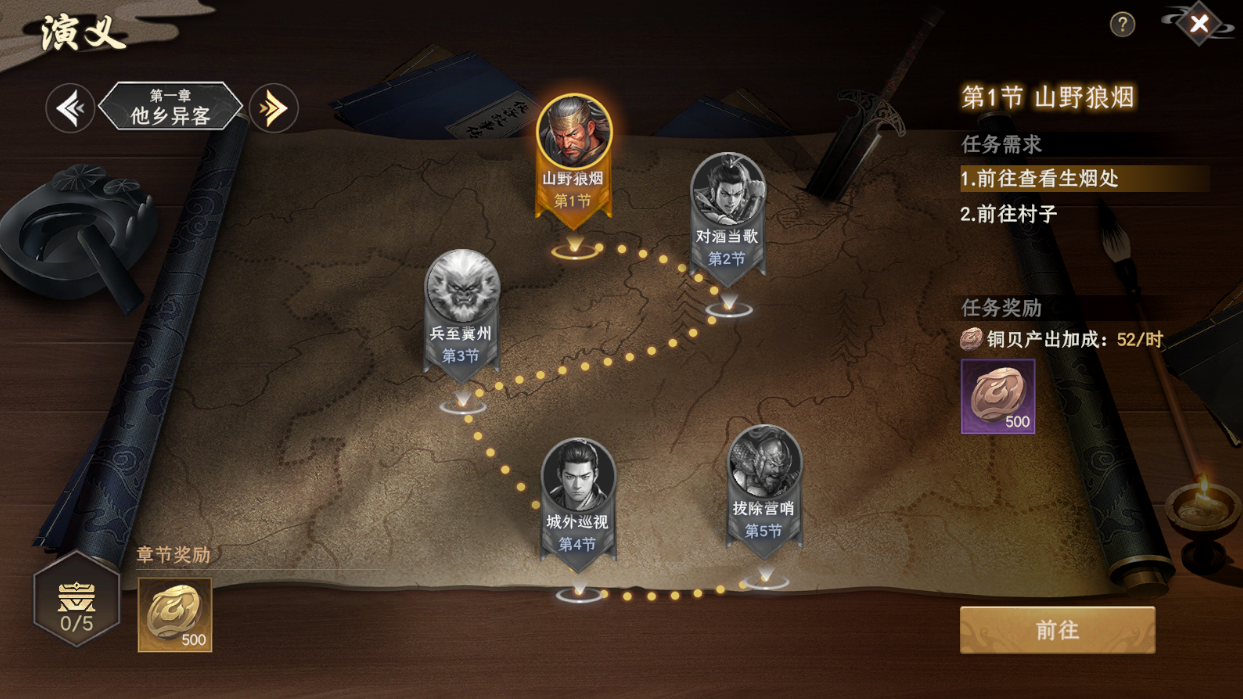Go to the previous chapter arrow

tap(70, 108)
